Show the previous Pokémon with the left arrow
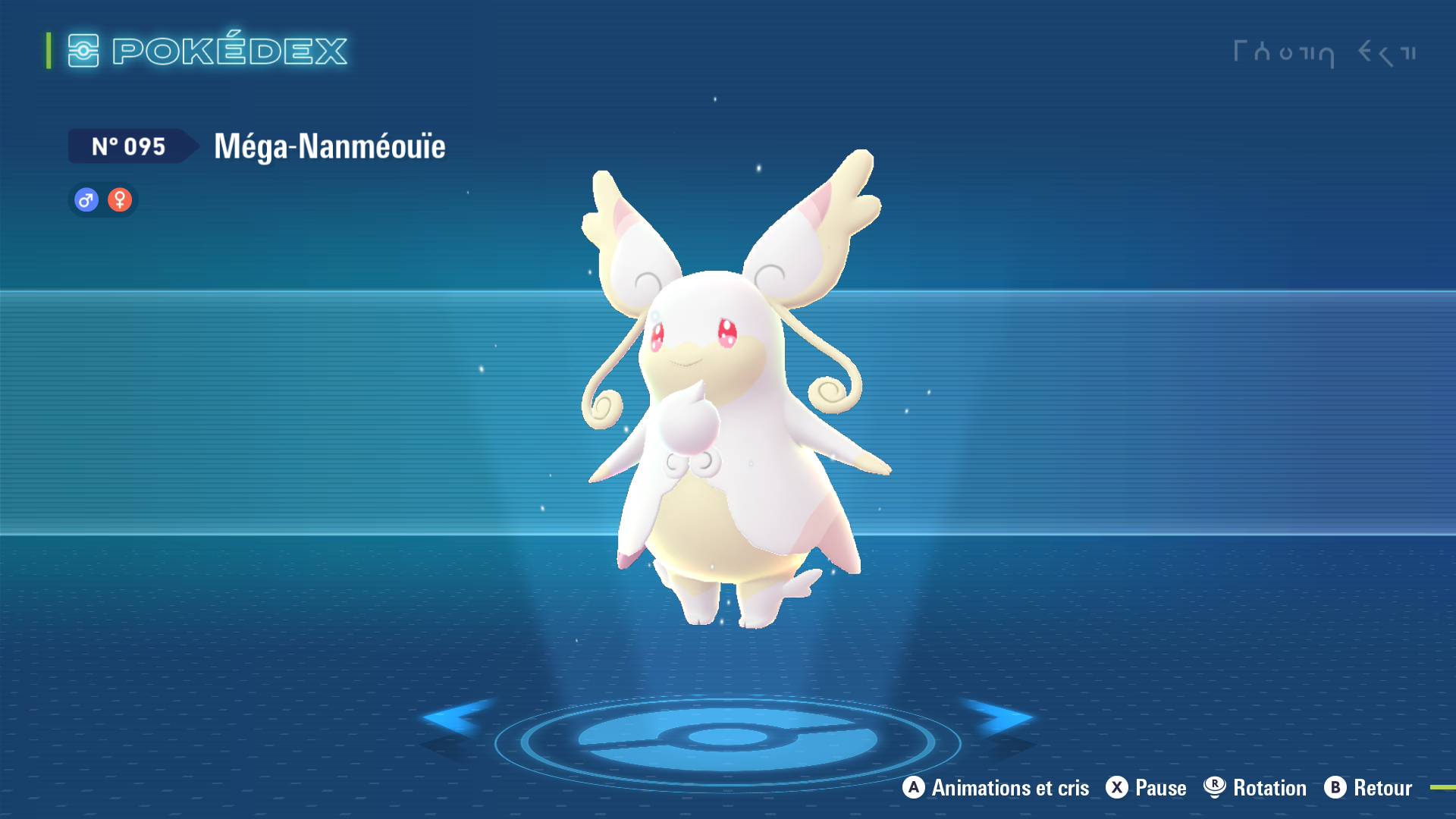 coord(456,717)
